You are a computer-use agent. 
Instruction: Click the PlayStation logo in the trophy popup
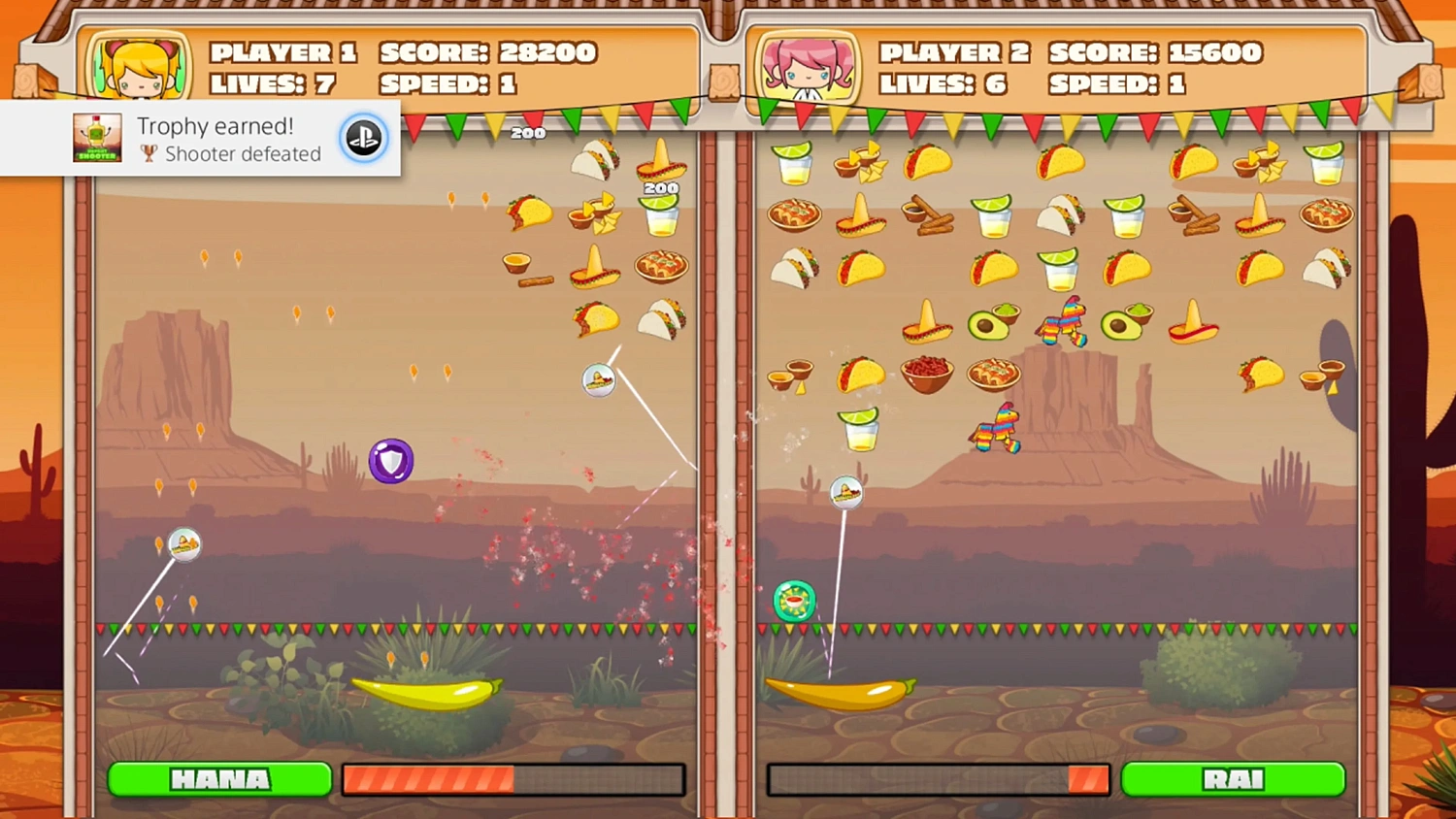pos(364,138)
